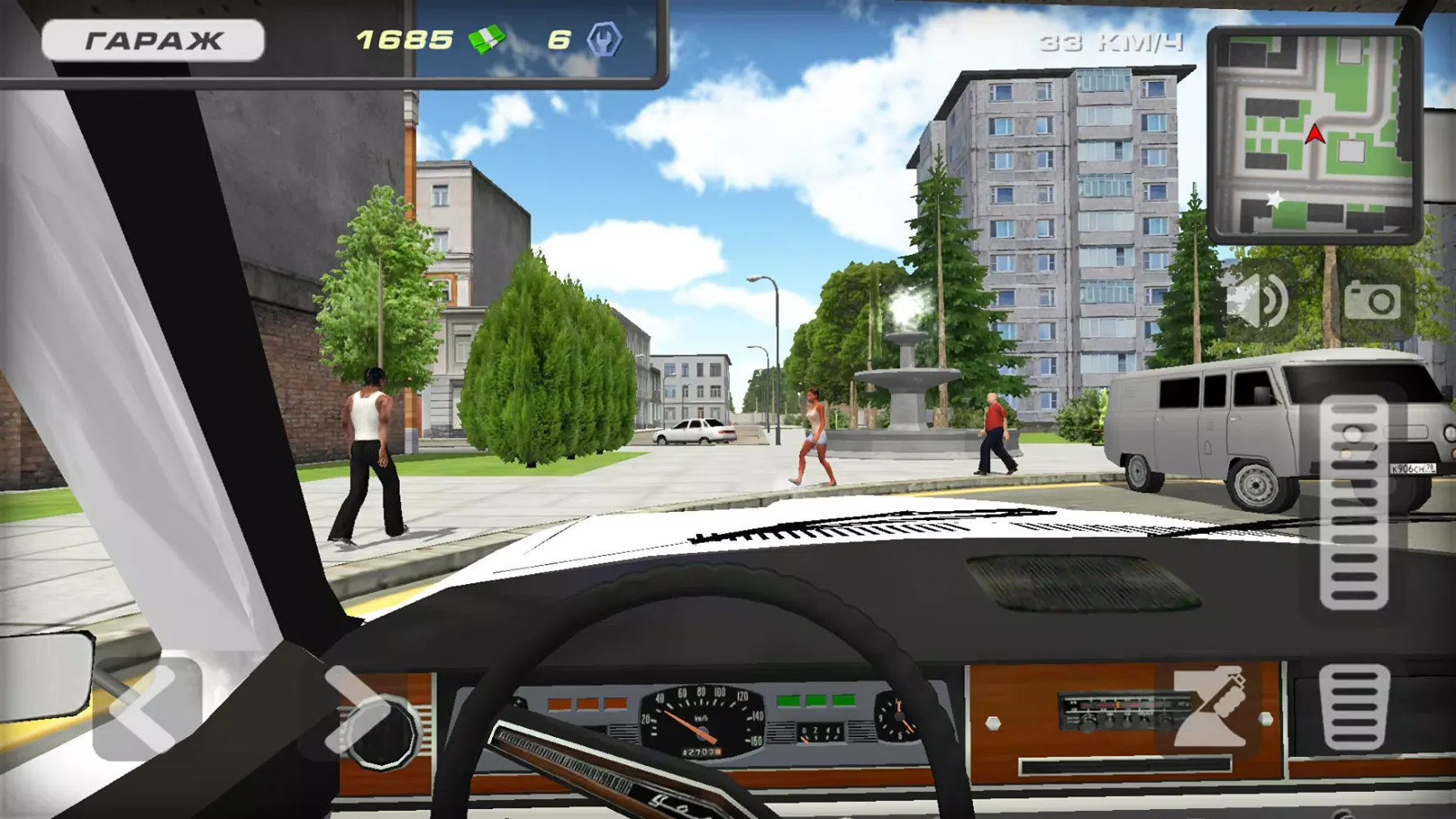Step on the tall gas pedal
The height and width of the screenshot is (819, 1456).
click(x=1354, y=503)
